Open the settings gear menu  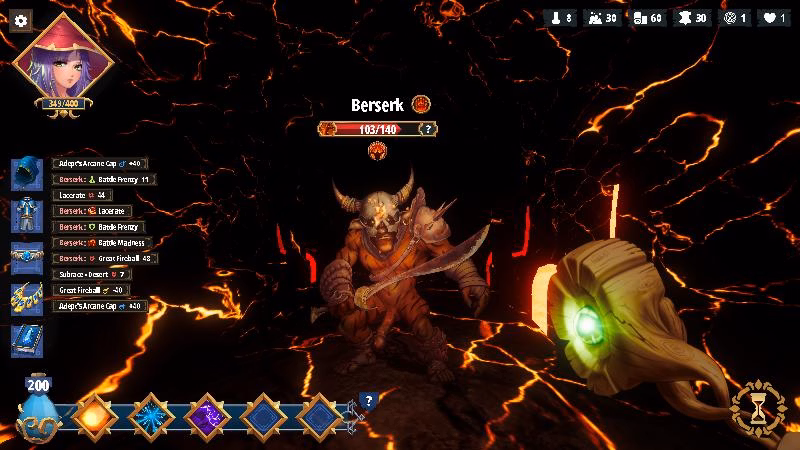click(x=21, y=21)
